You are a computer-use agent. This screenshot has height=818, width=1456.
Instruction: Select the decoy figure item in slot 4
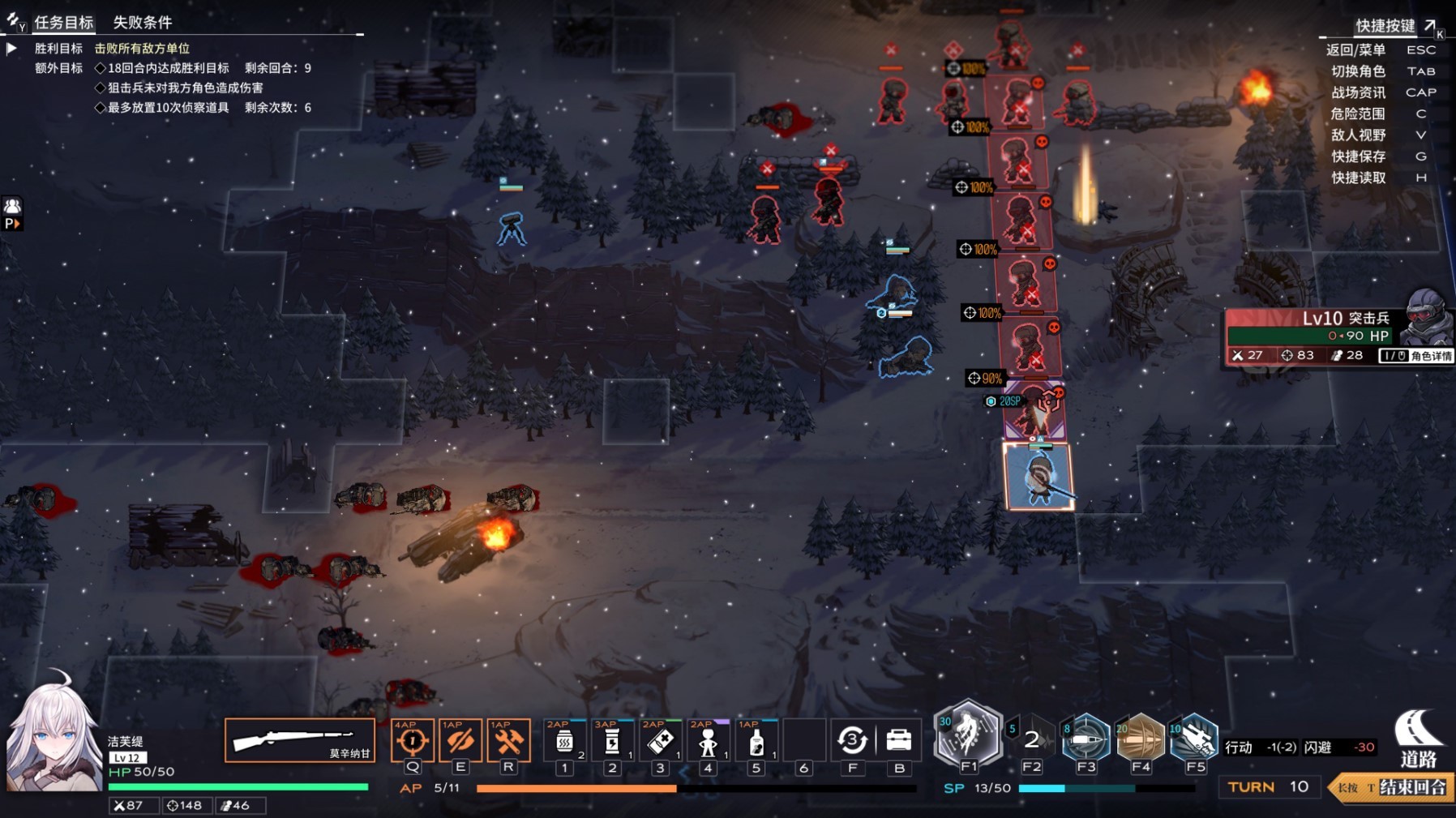[708, 741]
